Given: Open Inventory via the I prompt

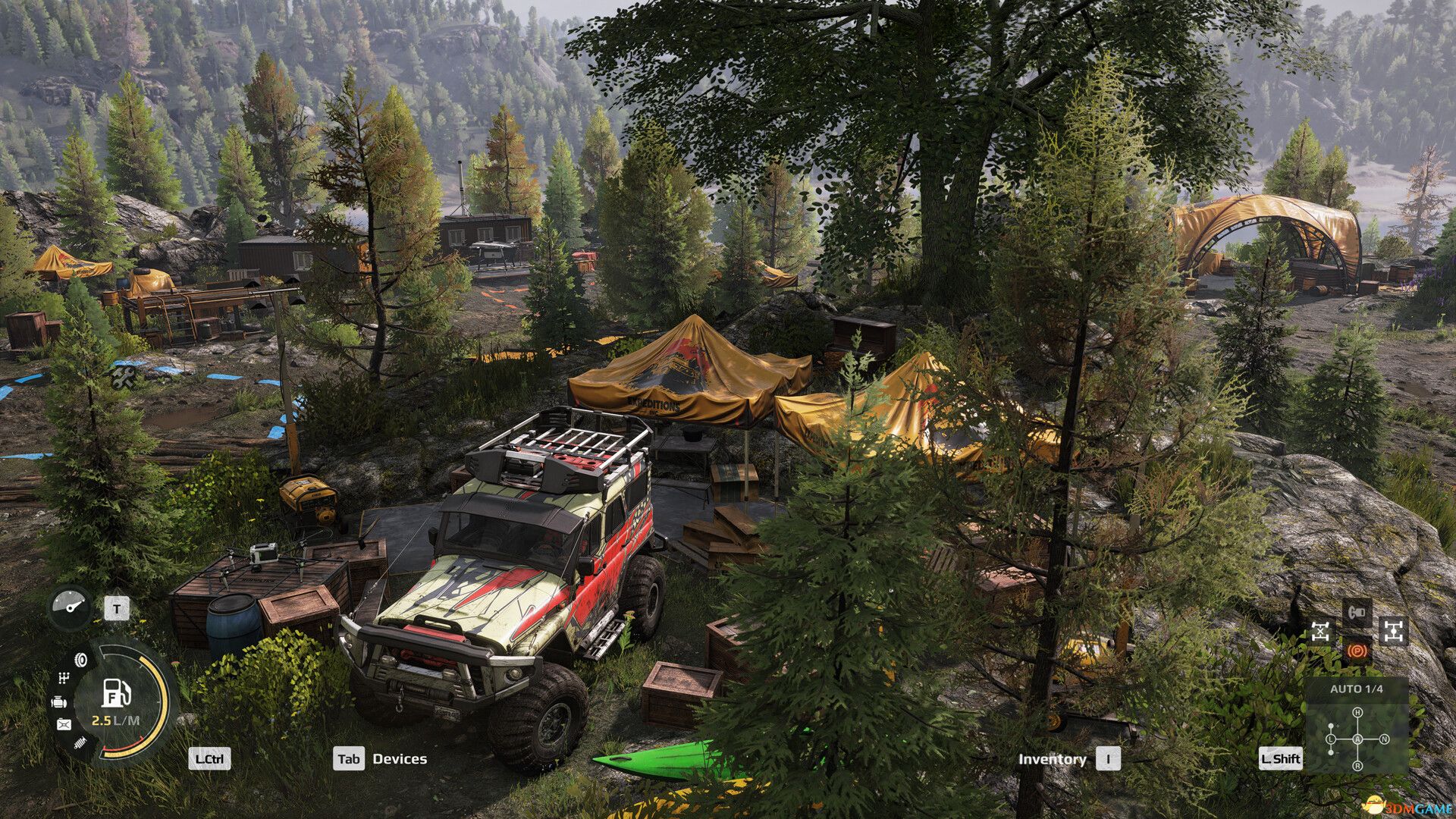Looking at the screenshot, I should [x=1109, y=759].
